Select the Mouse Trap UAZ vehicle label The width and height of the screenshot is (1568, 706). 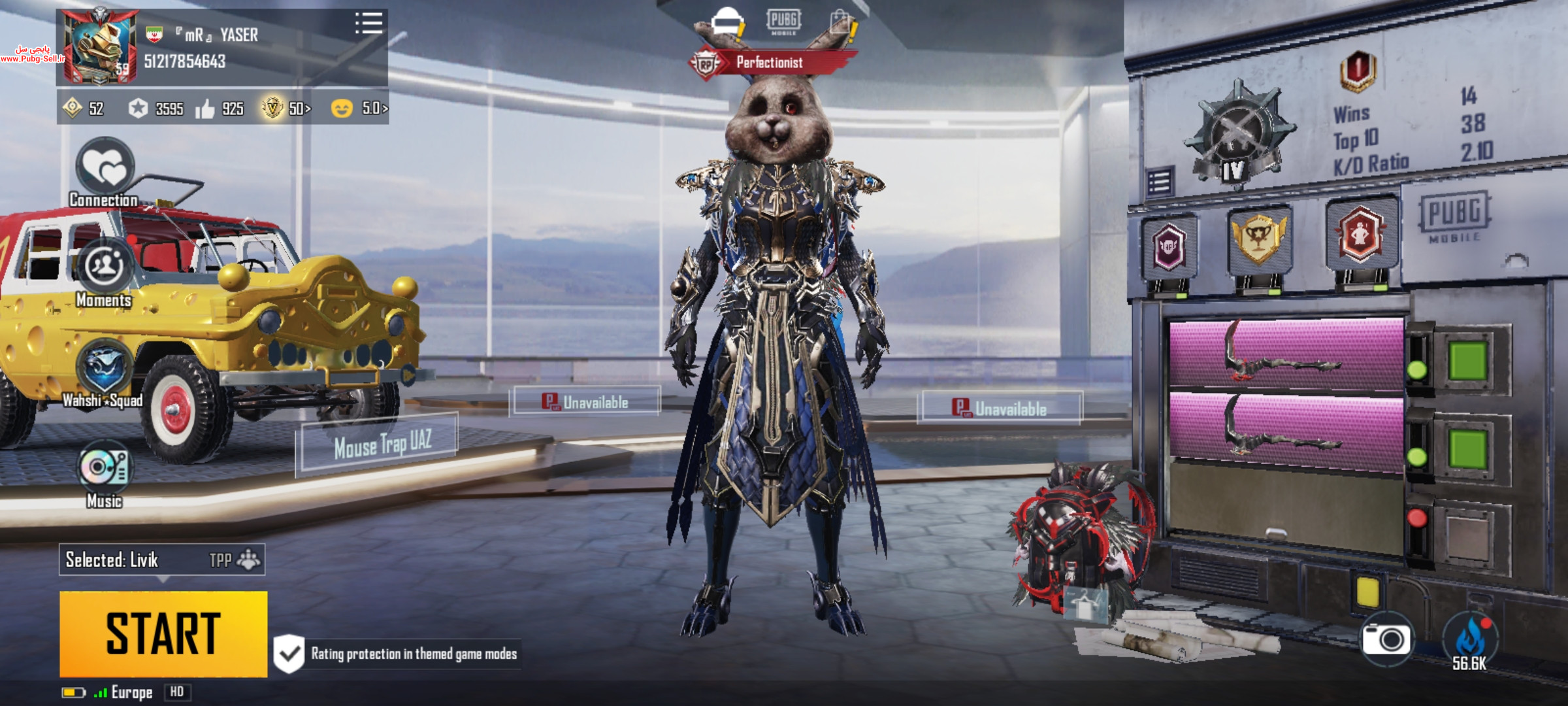click(382, 445)
